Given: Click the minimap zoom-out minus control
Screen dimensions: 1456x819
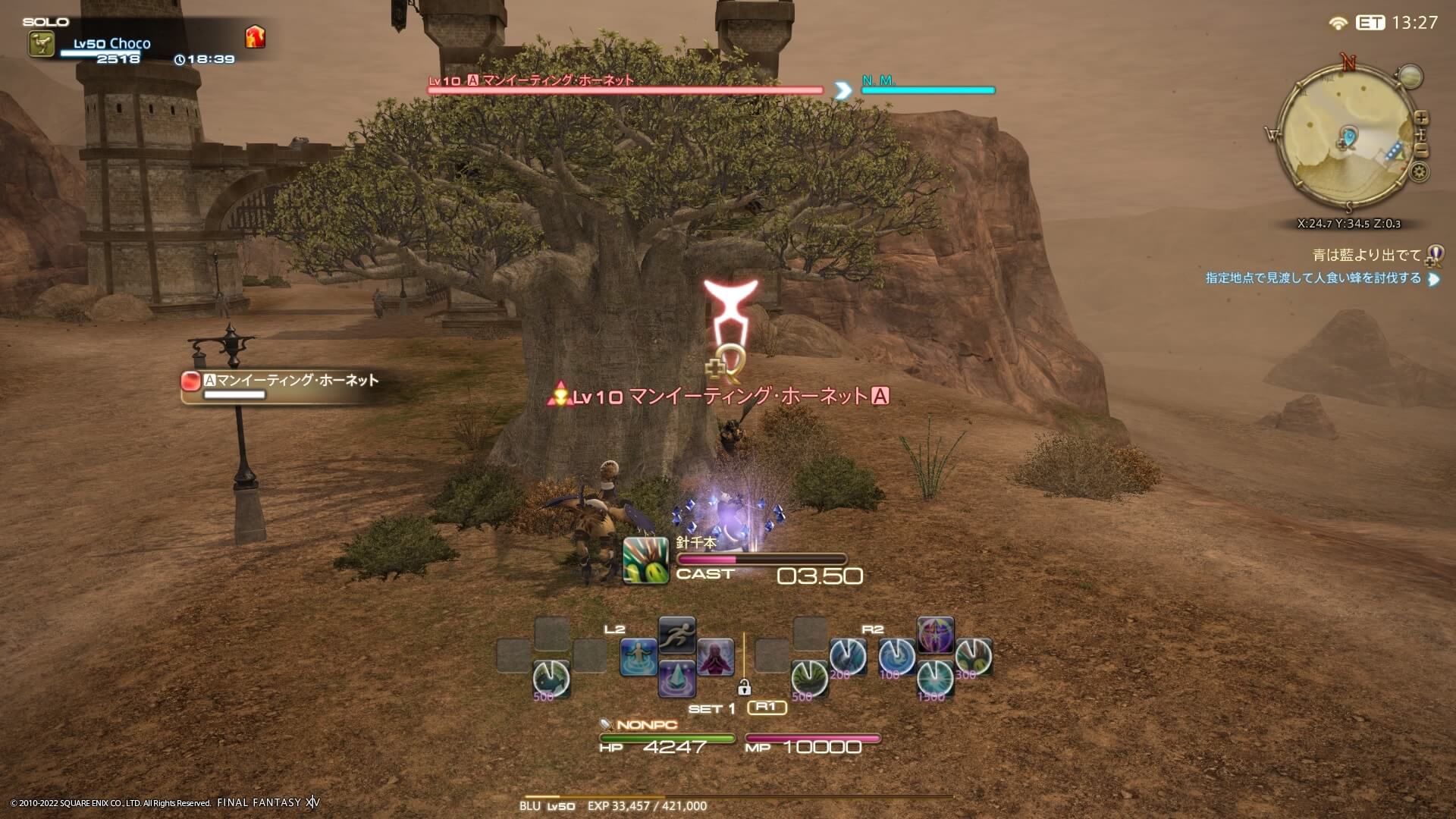Looking at the screenshot, I should tap(1420, 149).
